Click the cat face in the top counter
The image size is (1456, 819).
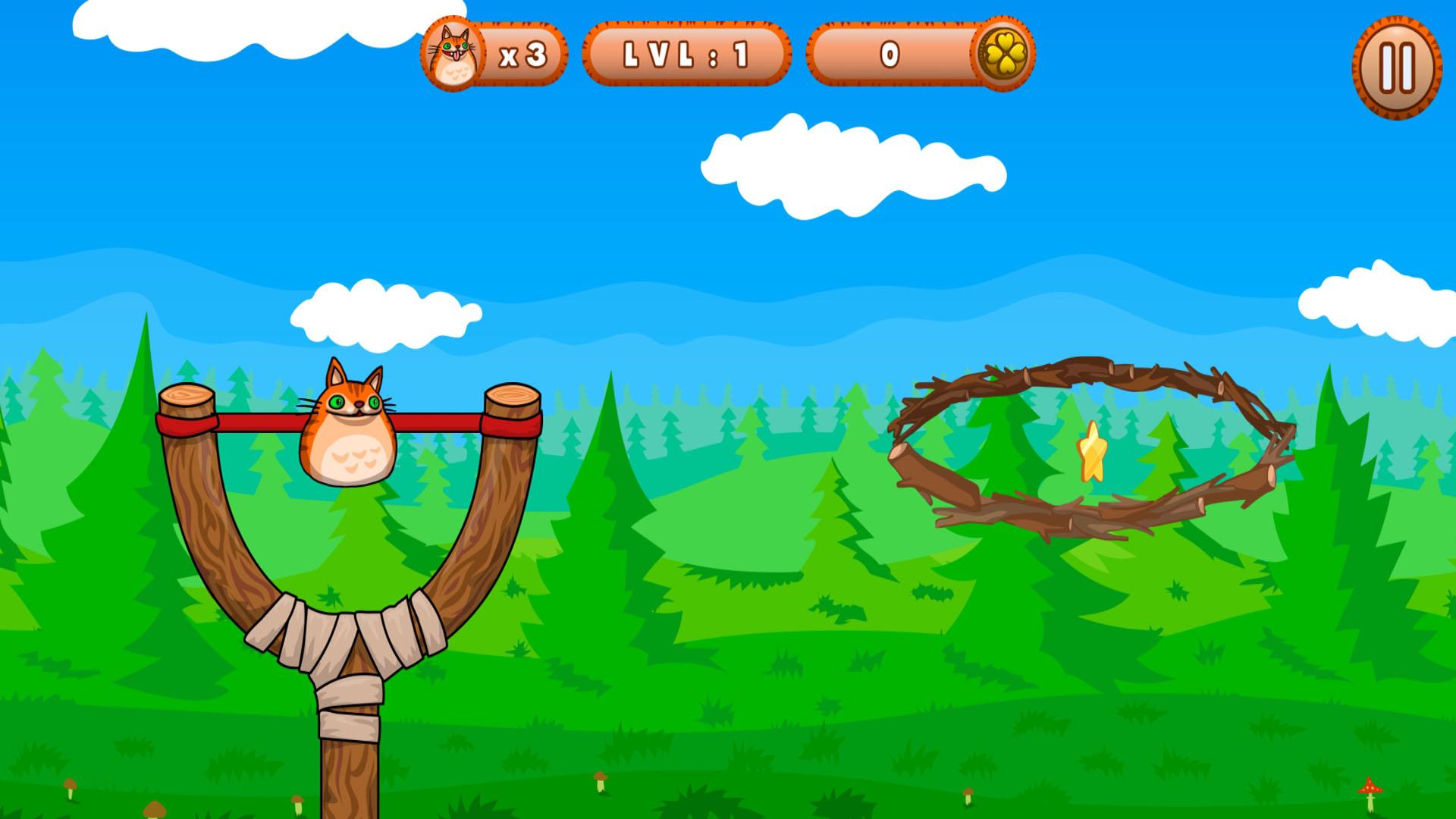454,53
